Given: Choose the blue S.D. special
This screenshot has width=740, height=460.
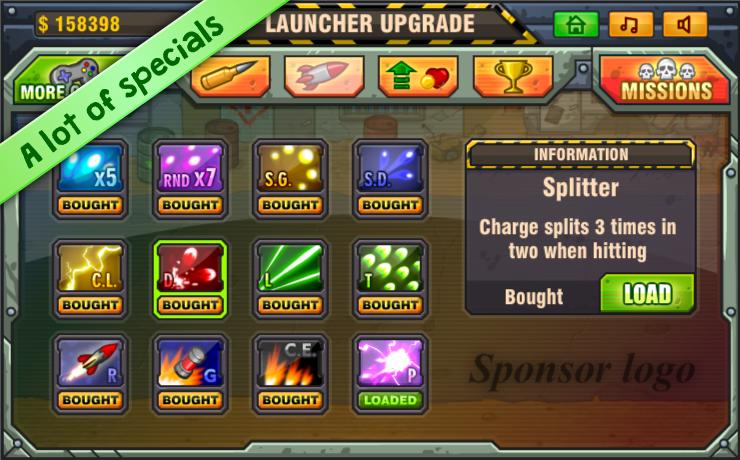Looking at the screenshot, I should (x=390, y=170).
